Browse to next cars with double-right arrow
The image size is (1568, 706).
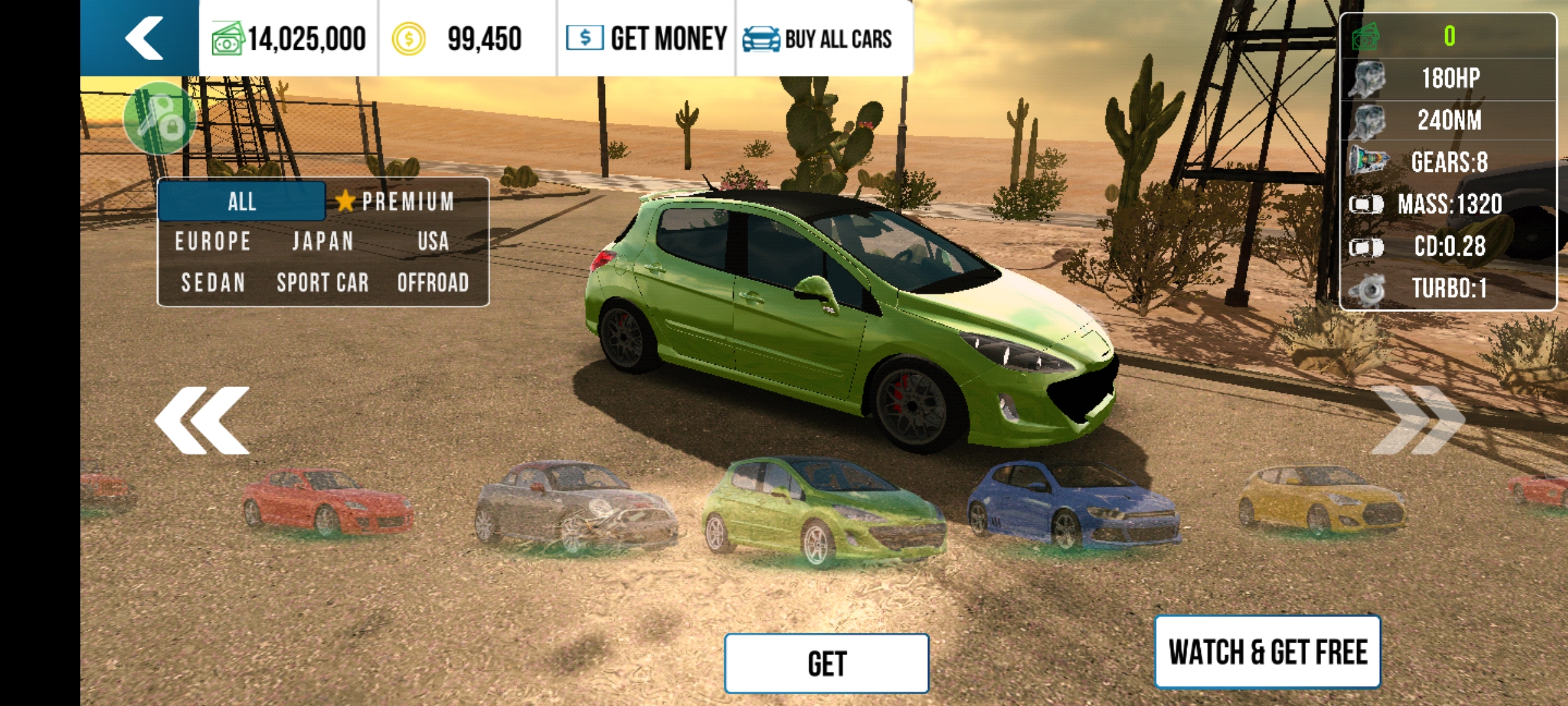pos(1416,420)
